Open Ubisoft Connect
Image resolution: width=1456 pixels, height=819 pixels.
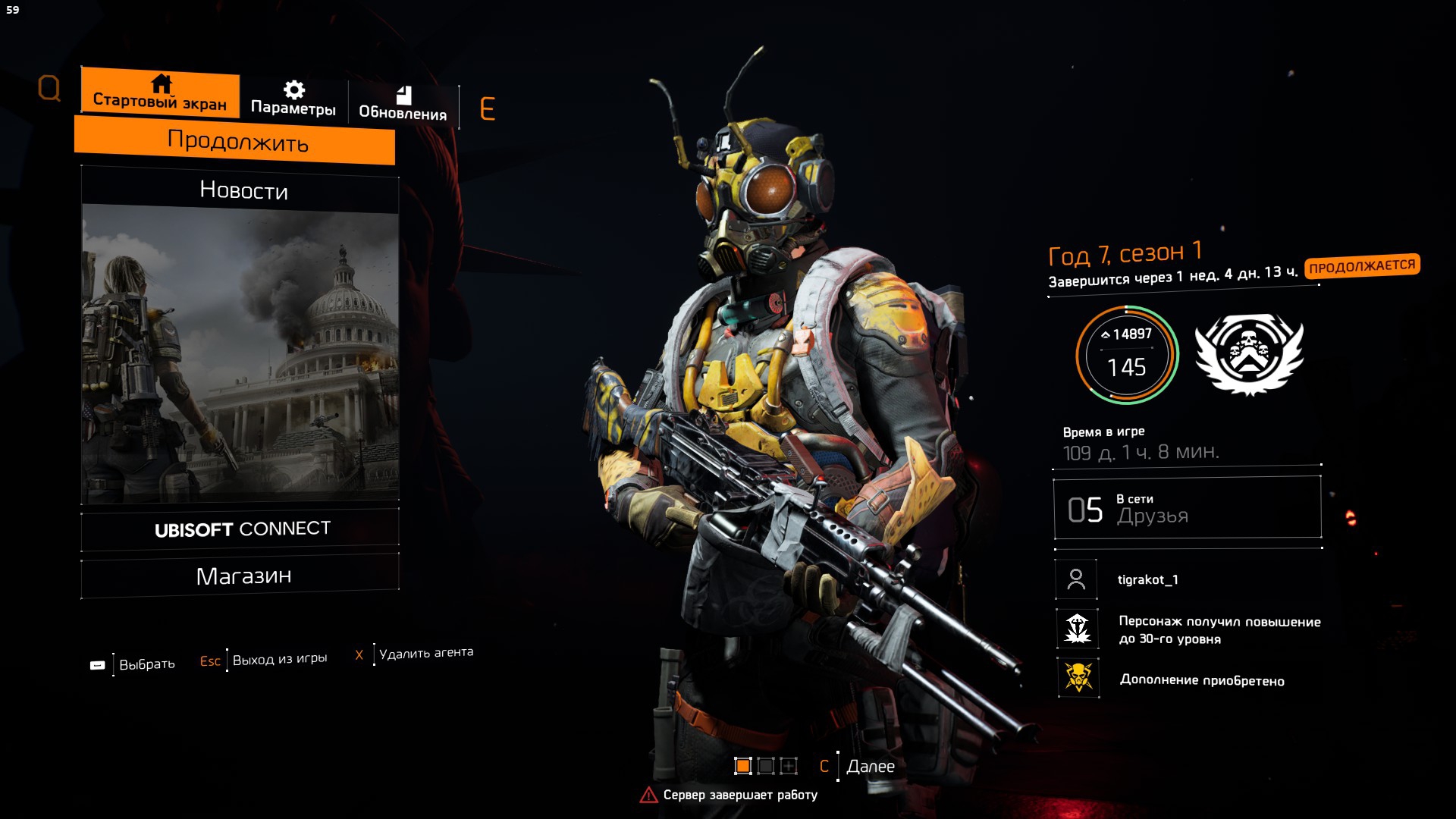click(241, 529)
